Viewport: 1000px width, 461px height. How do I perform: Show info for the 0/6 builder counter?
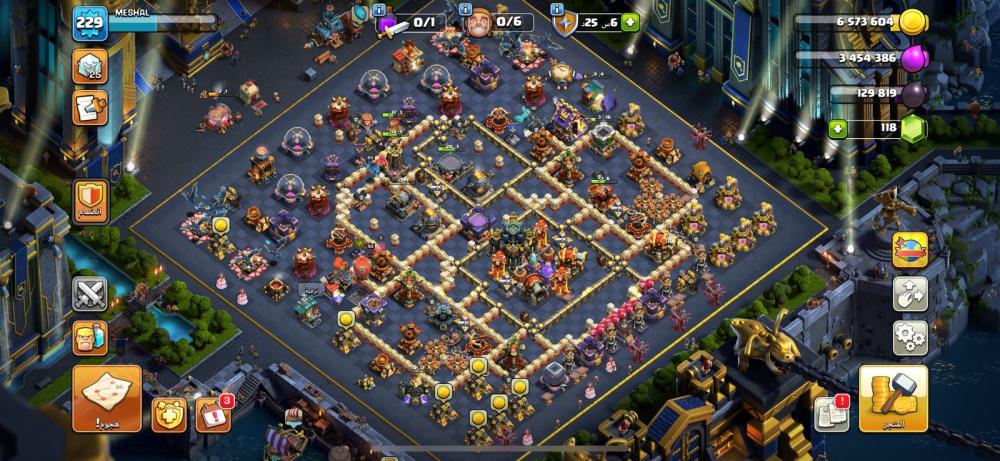click(x=467, y=9)
